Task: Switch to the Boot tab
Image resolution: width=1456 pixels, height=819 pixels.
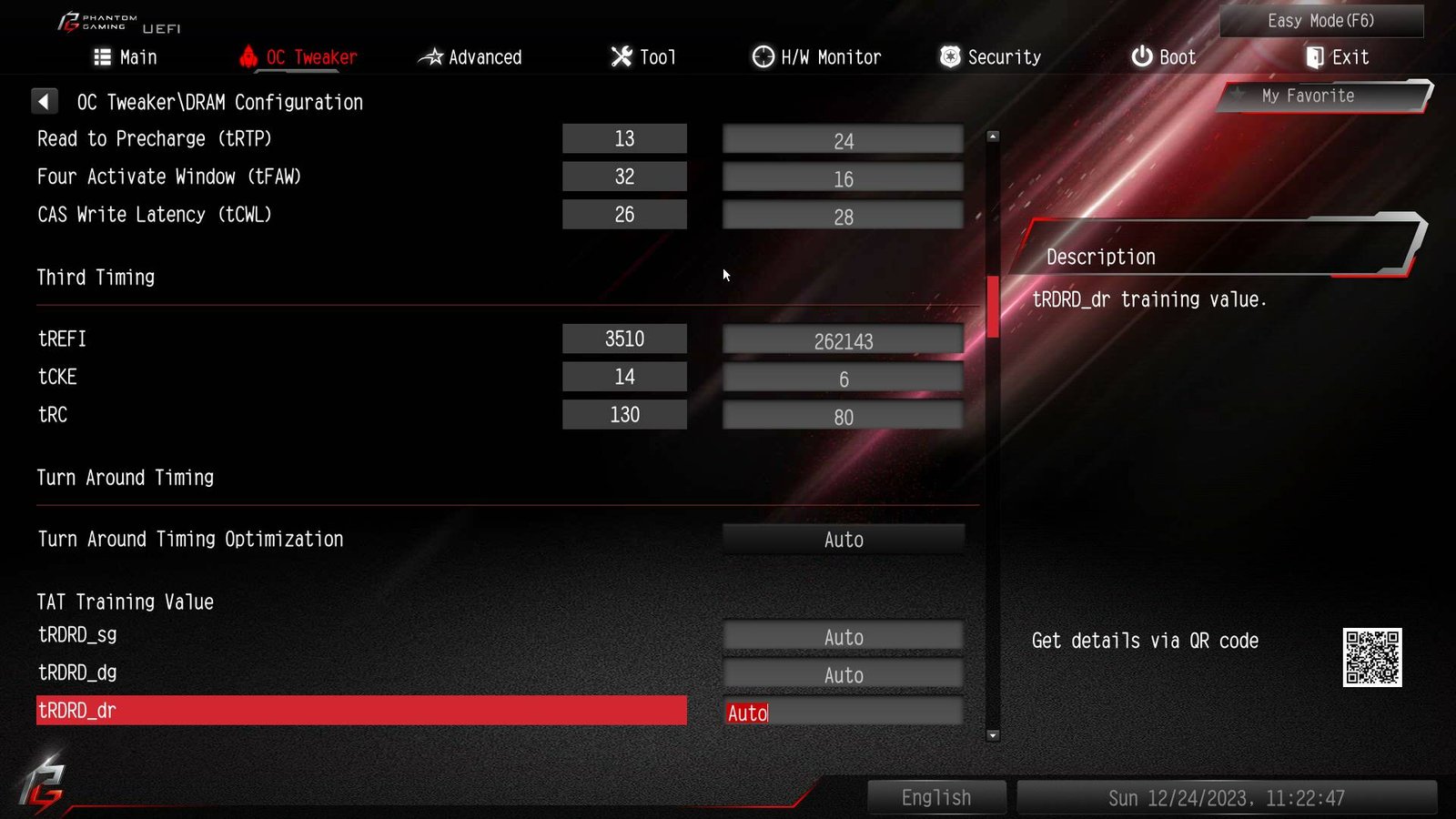Action: [1163, 57]
